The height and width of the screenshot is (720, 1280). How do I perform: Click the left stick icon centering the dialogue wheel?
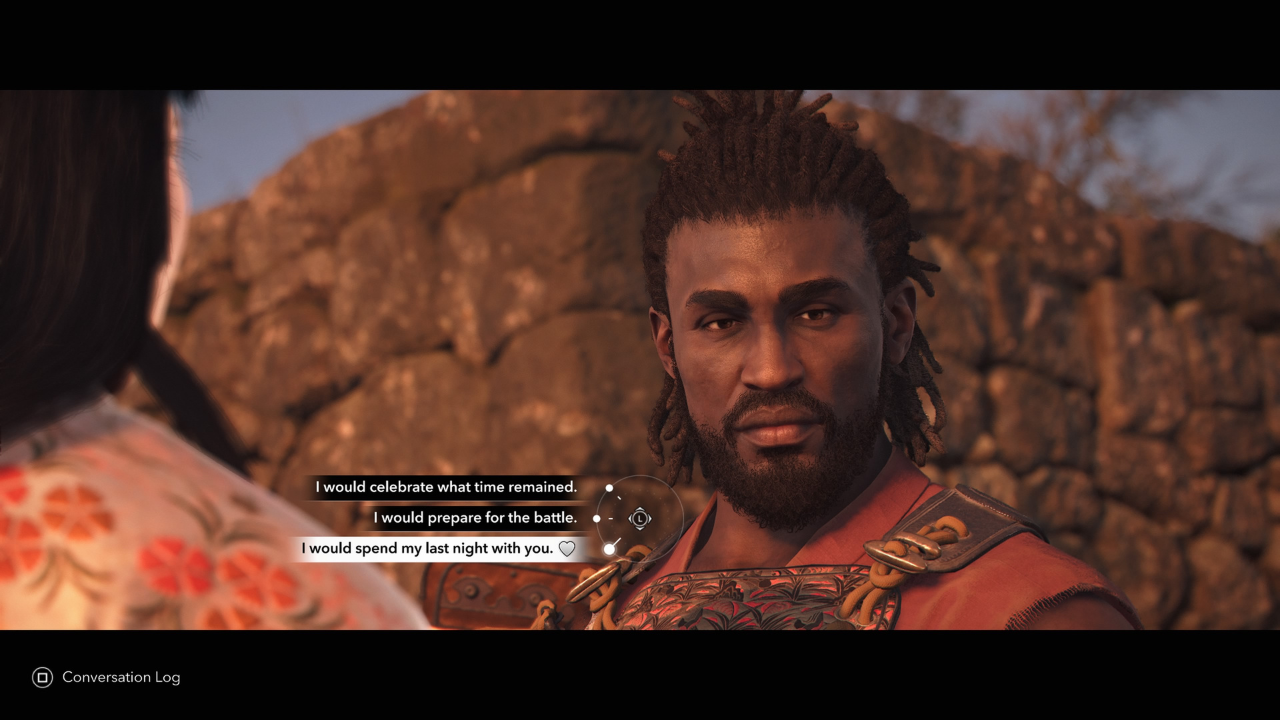(640, 518)
